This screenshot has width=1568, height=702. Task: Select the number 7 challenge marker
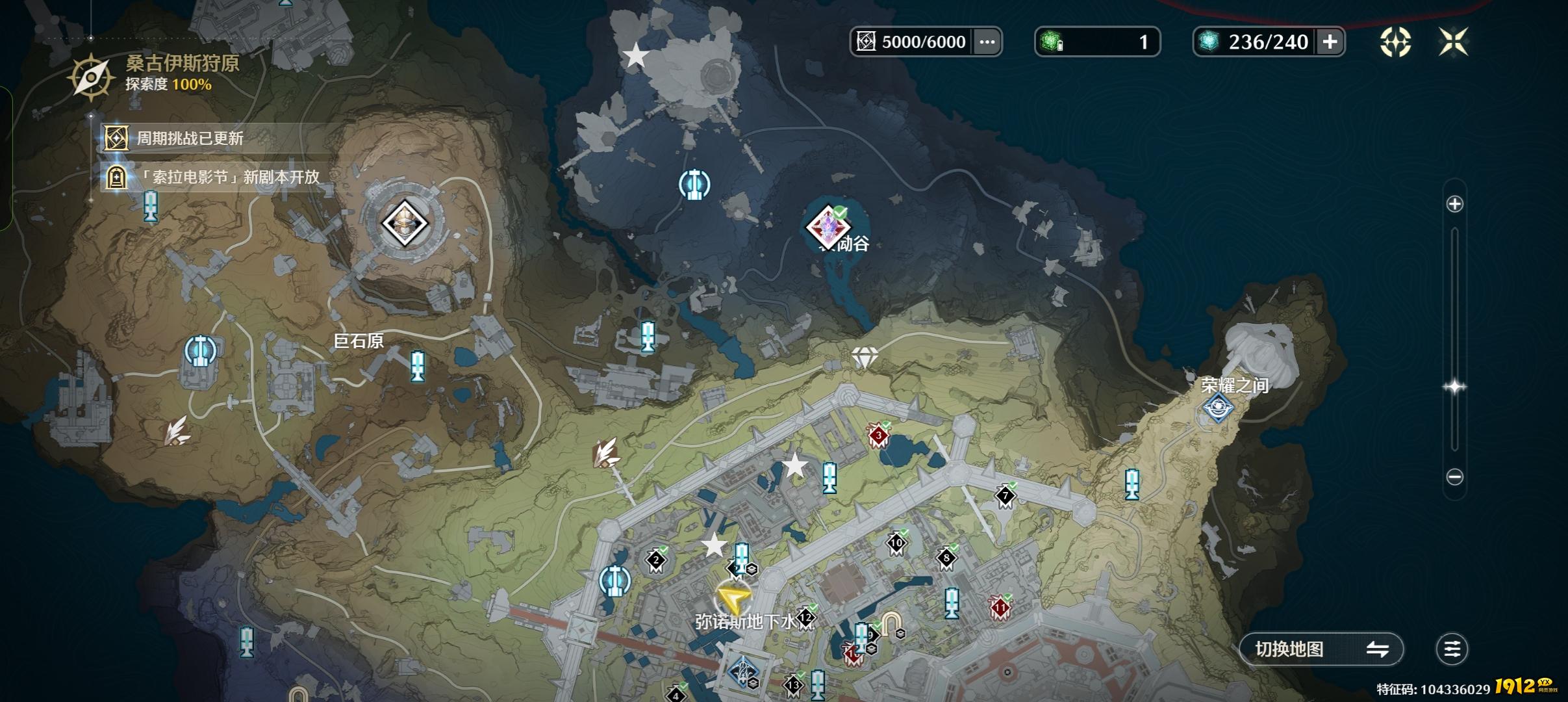[1005, 497]
